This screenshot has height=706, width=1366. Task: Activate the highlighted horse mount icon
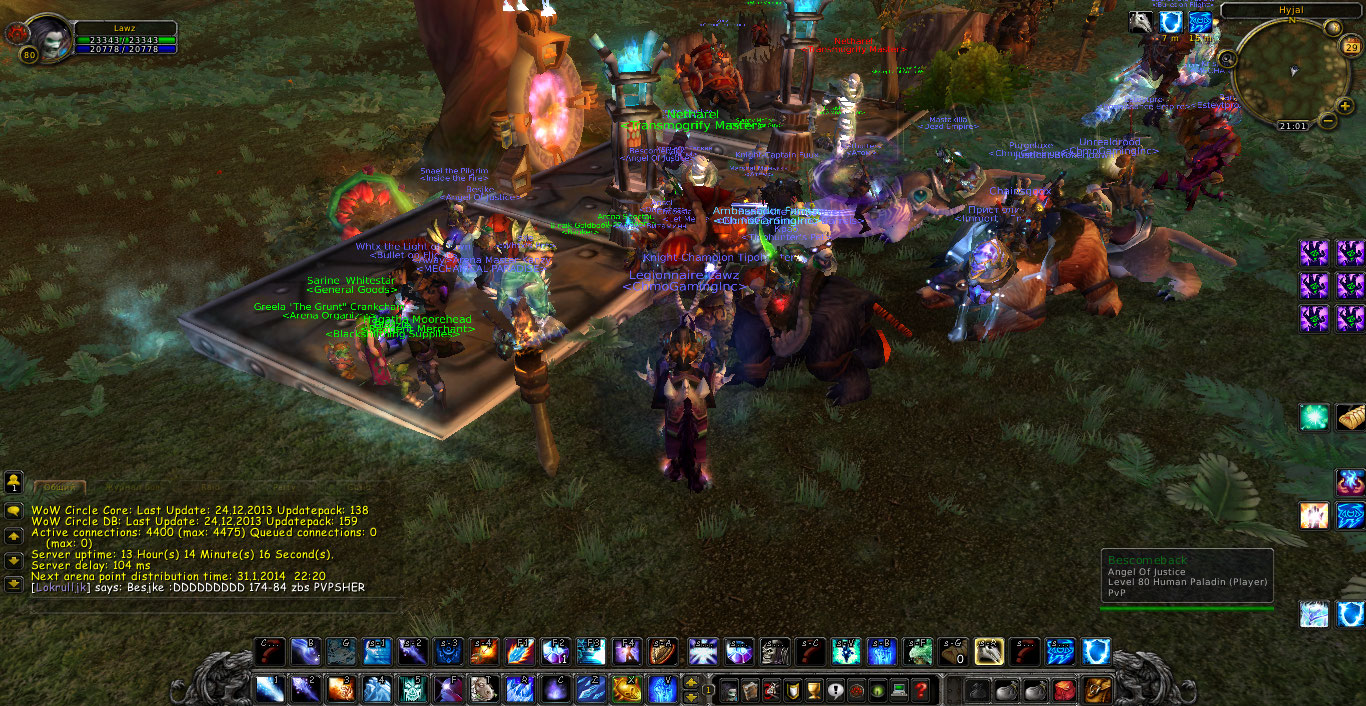tap(988, 653)
